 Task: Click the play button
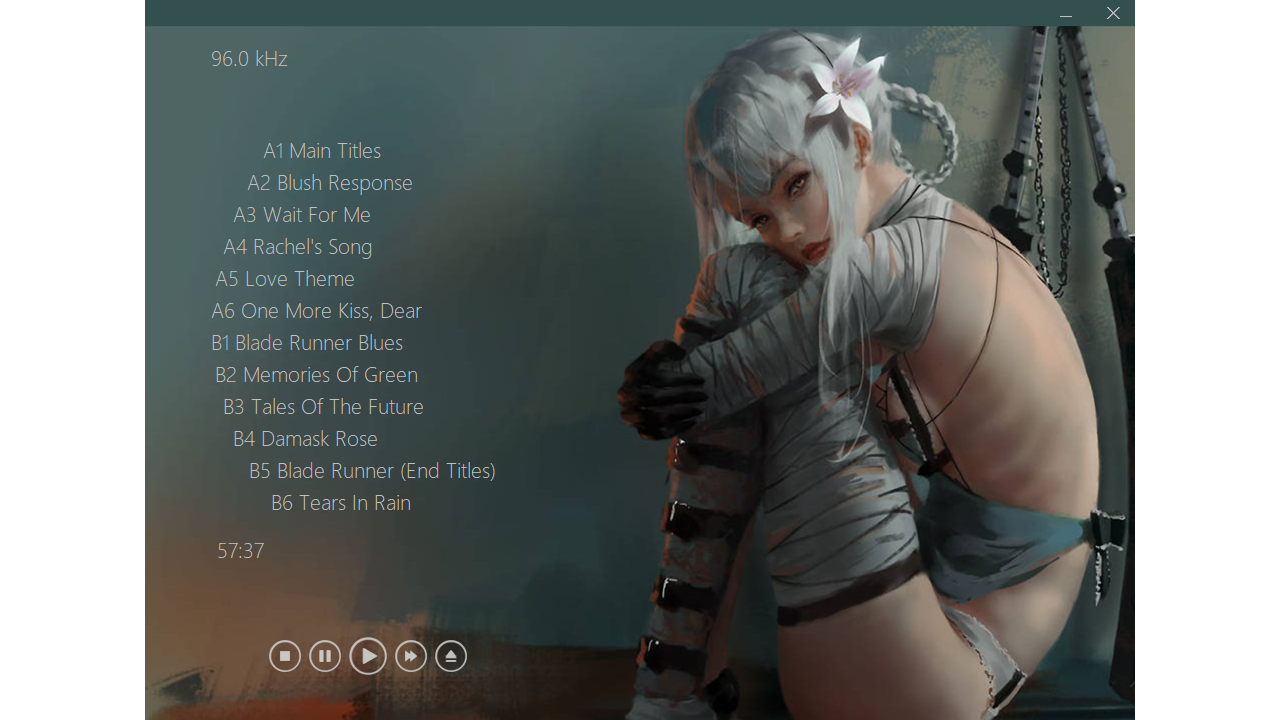point(368,656)
